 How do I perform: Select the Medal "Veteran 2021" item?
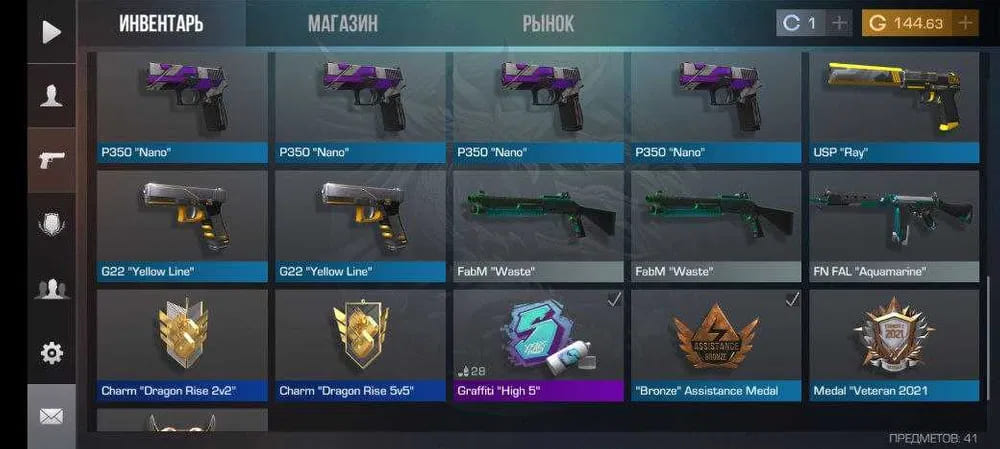[x=894, y=345]
